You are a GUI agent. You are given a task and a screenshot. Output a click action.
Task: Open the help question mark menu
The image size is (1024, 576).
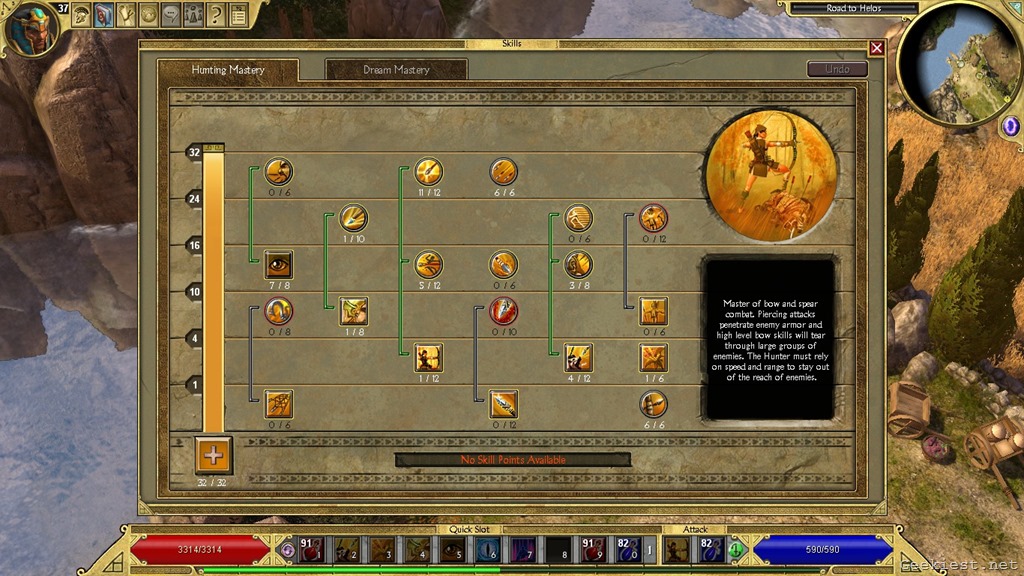[215, 14]
